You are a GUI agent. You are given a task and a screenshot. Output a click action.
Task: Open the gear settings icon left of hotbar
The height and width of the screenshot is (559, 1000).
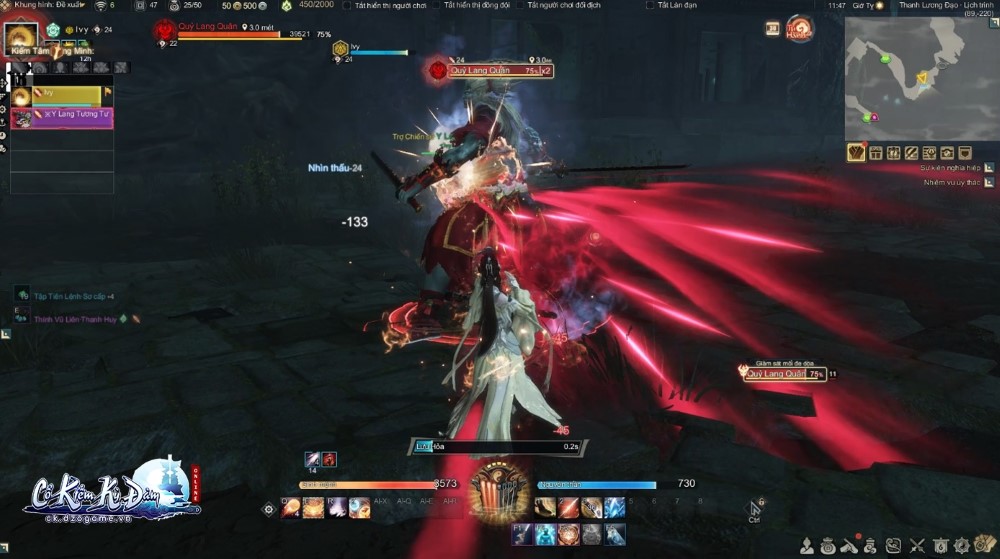pyautogui.click(x=268, y=509)
